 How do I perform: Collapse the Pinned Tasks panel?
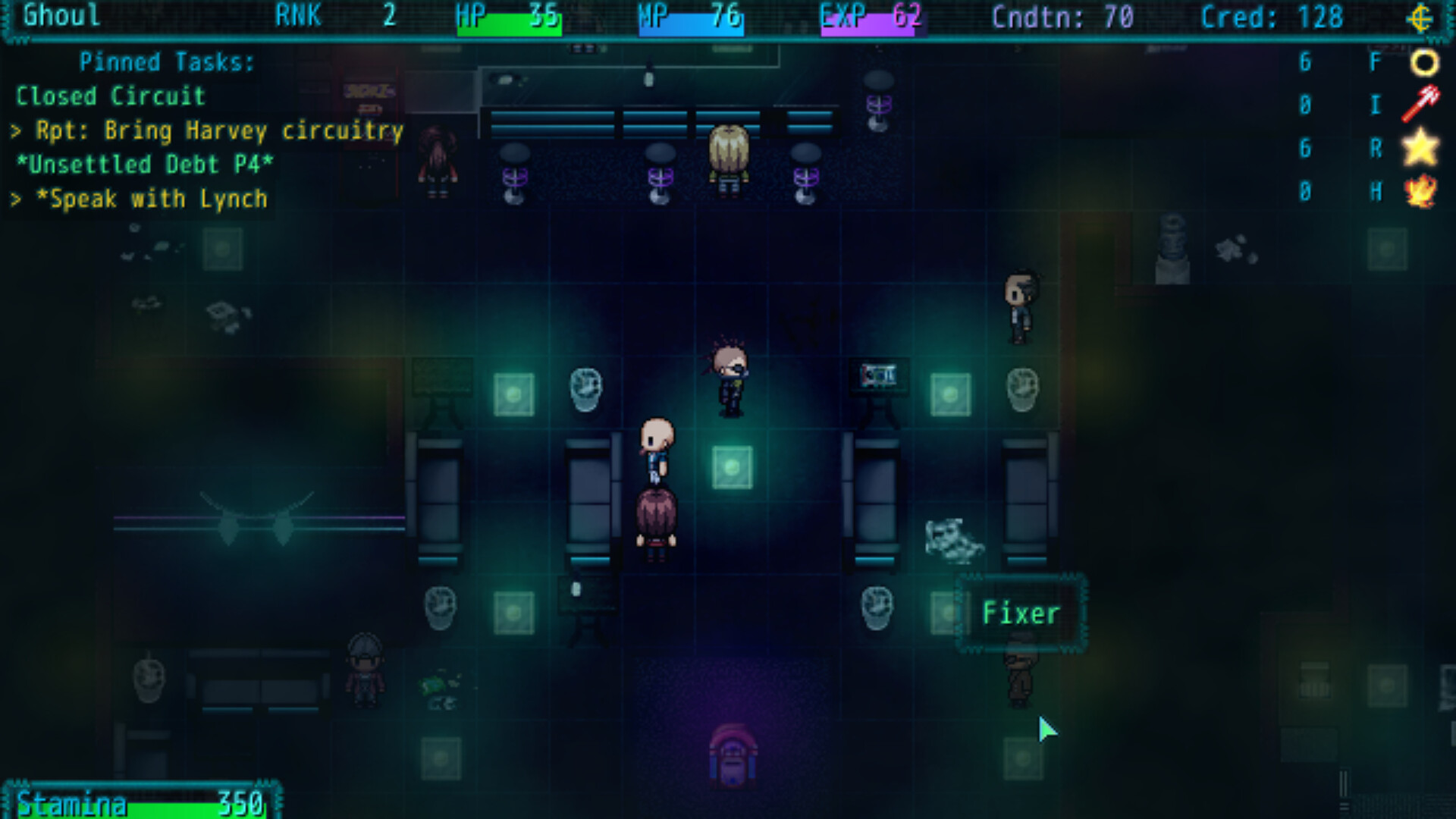(x=167, y=62)
